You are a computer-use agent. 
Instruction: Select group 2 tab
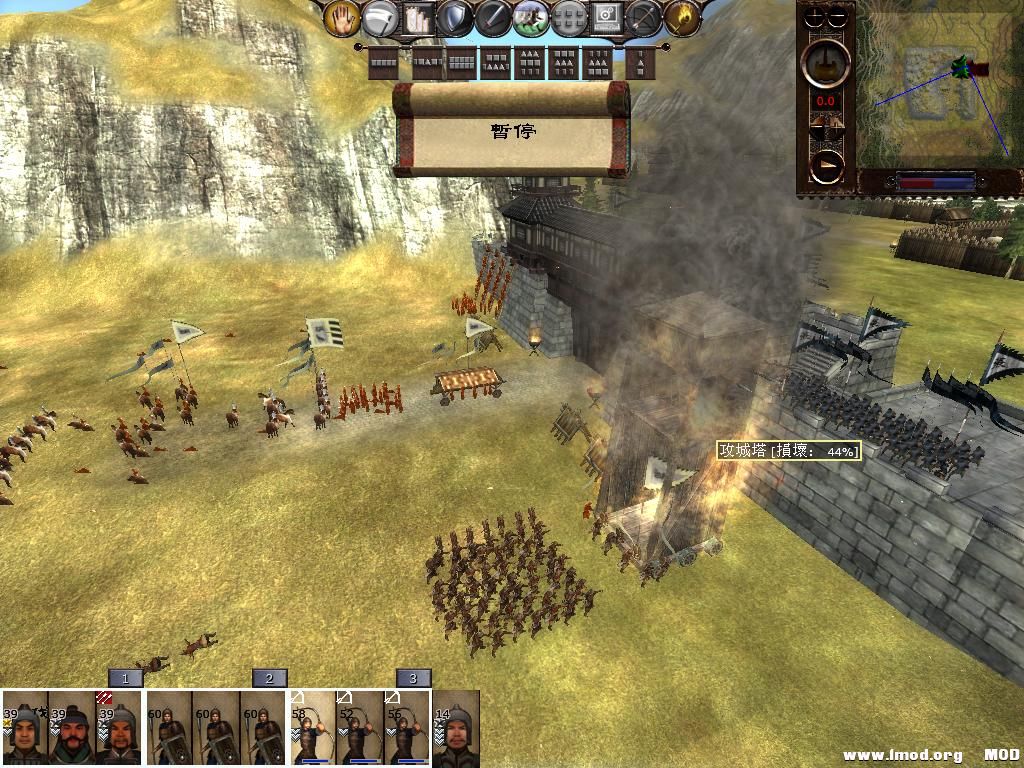[x=269, y=678]
